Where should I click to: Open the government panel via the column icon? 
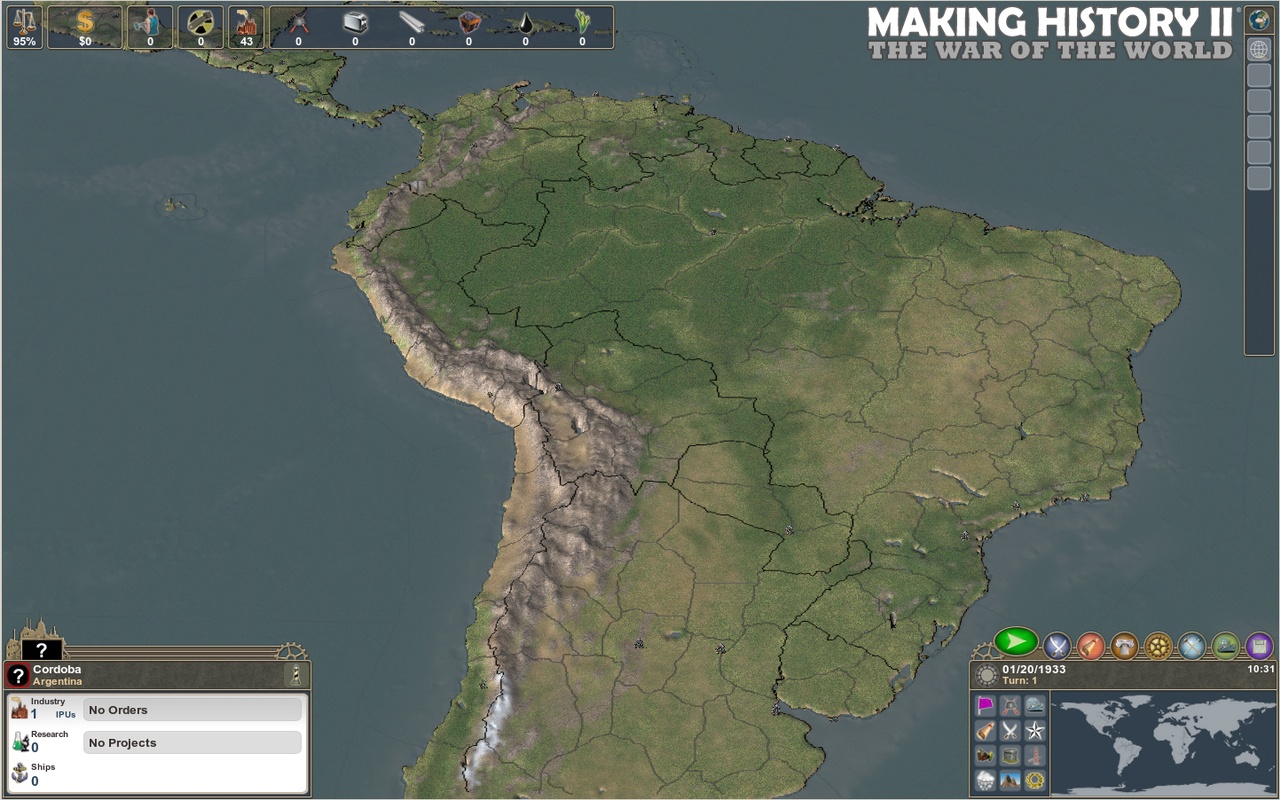(x=1126, y=645)
